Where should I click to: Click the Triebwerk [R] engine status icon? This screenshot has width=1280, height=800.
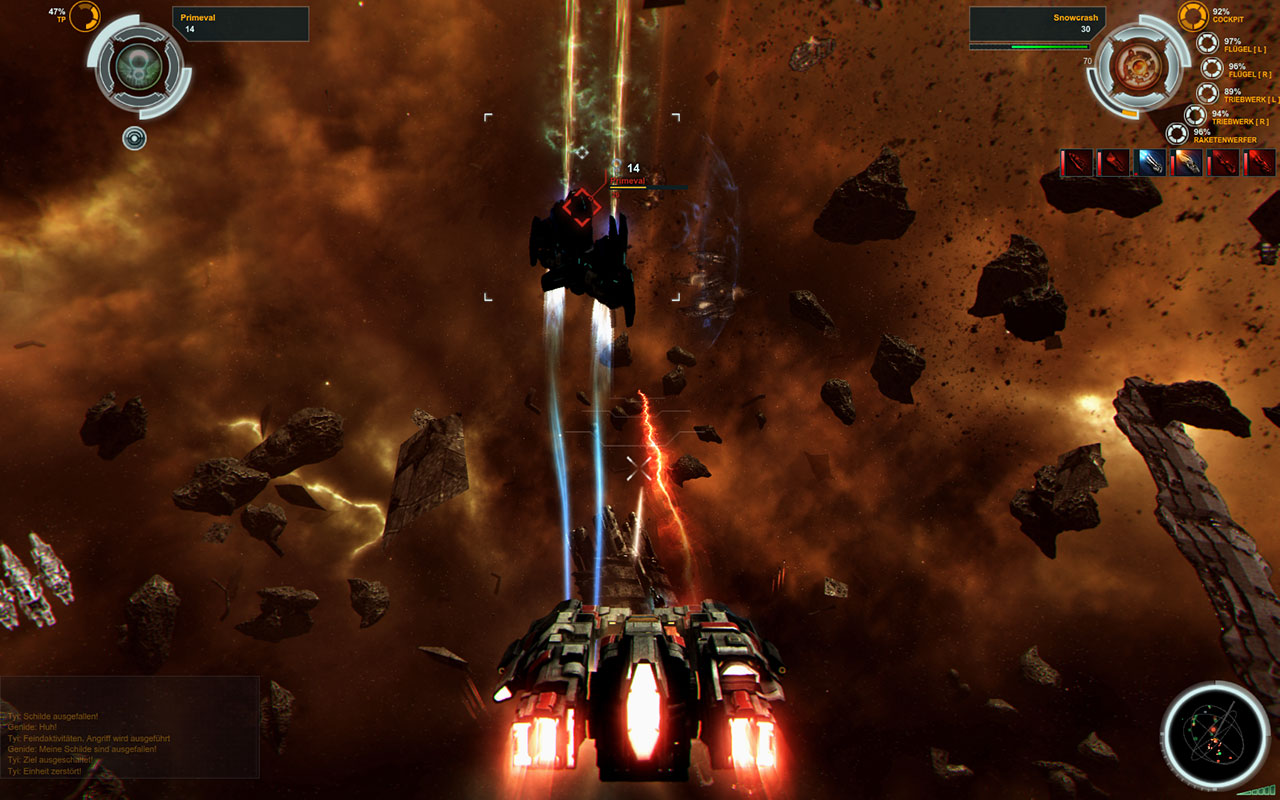[1195, 115]
